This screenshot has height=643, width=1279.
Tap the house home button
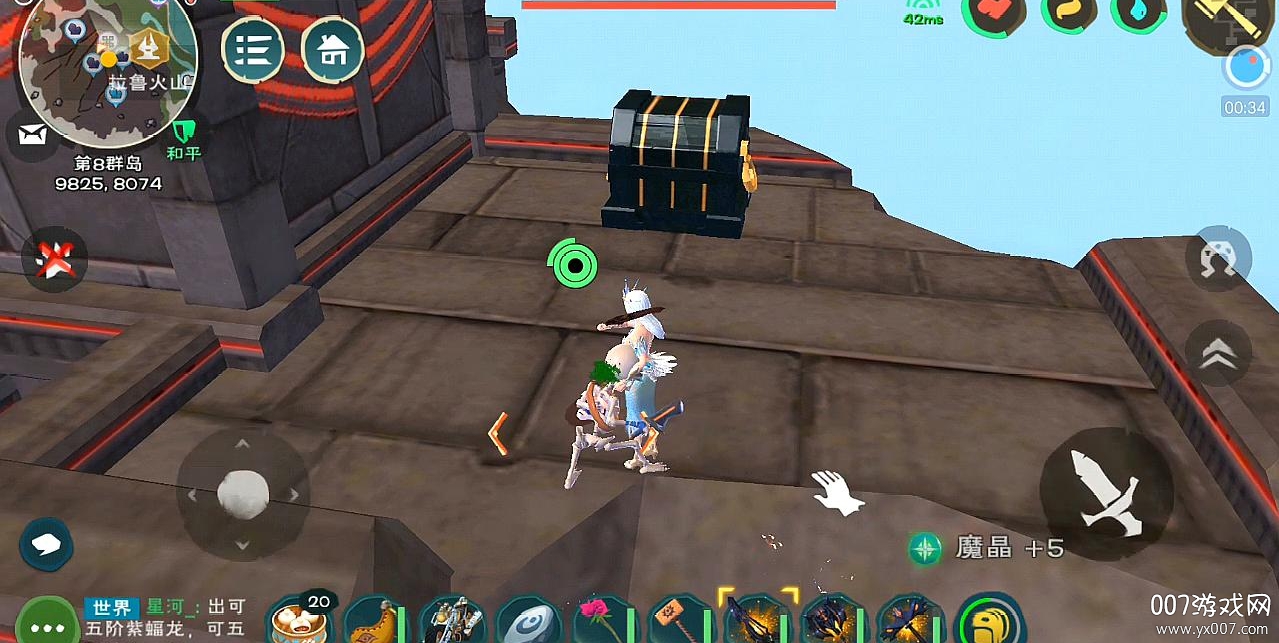(332, 49)
